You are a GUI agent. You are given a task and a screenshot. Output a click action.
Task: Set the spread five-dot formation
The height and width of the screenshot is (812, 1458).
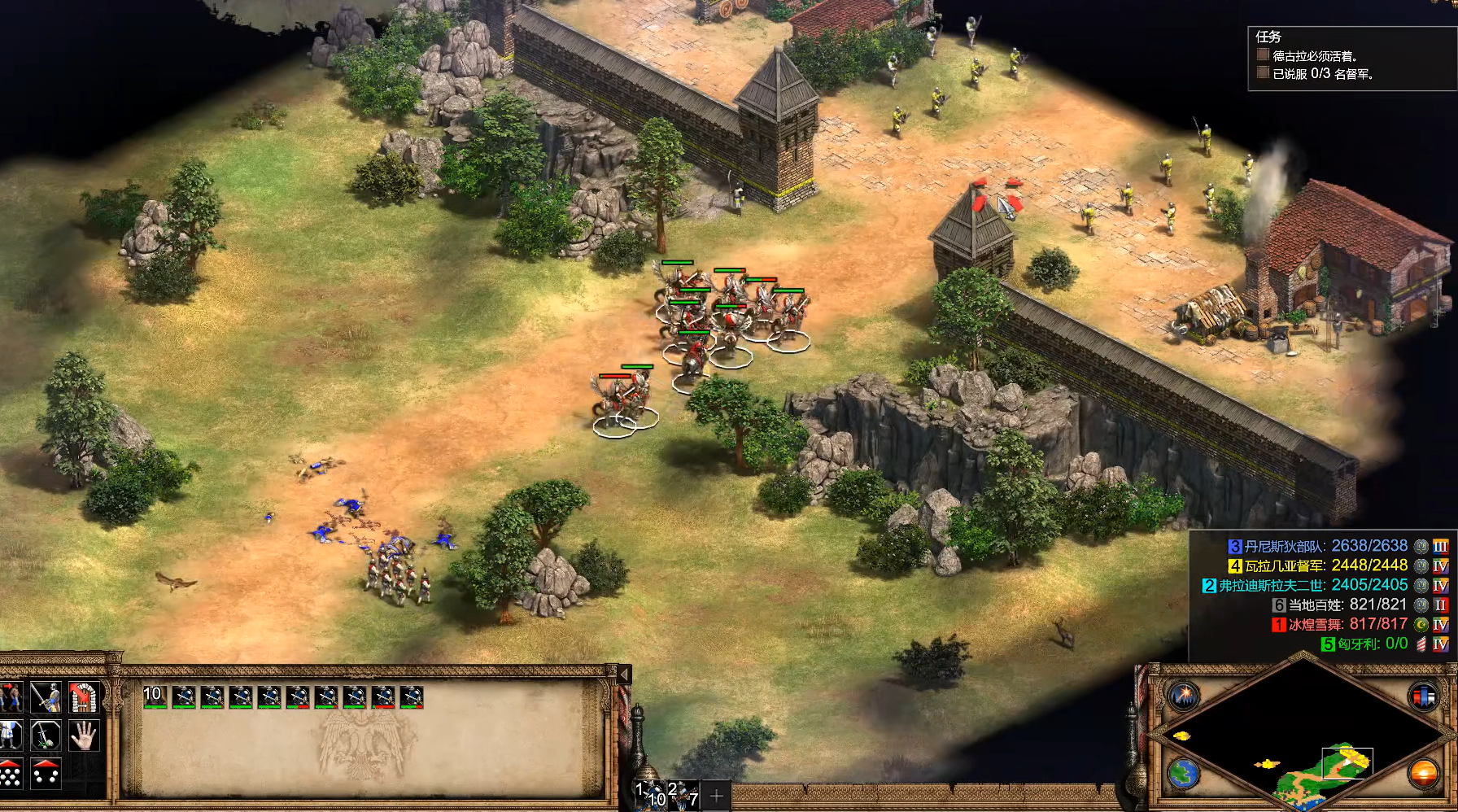click(x=46, y=774)
